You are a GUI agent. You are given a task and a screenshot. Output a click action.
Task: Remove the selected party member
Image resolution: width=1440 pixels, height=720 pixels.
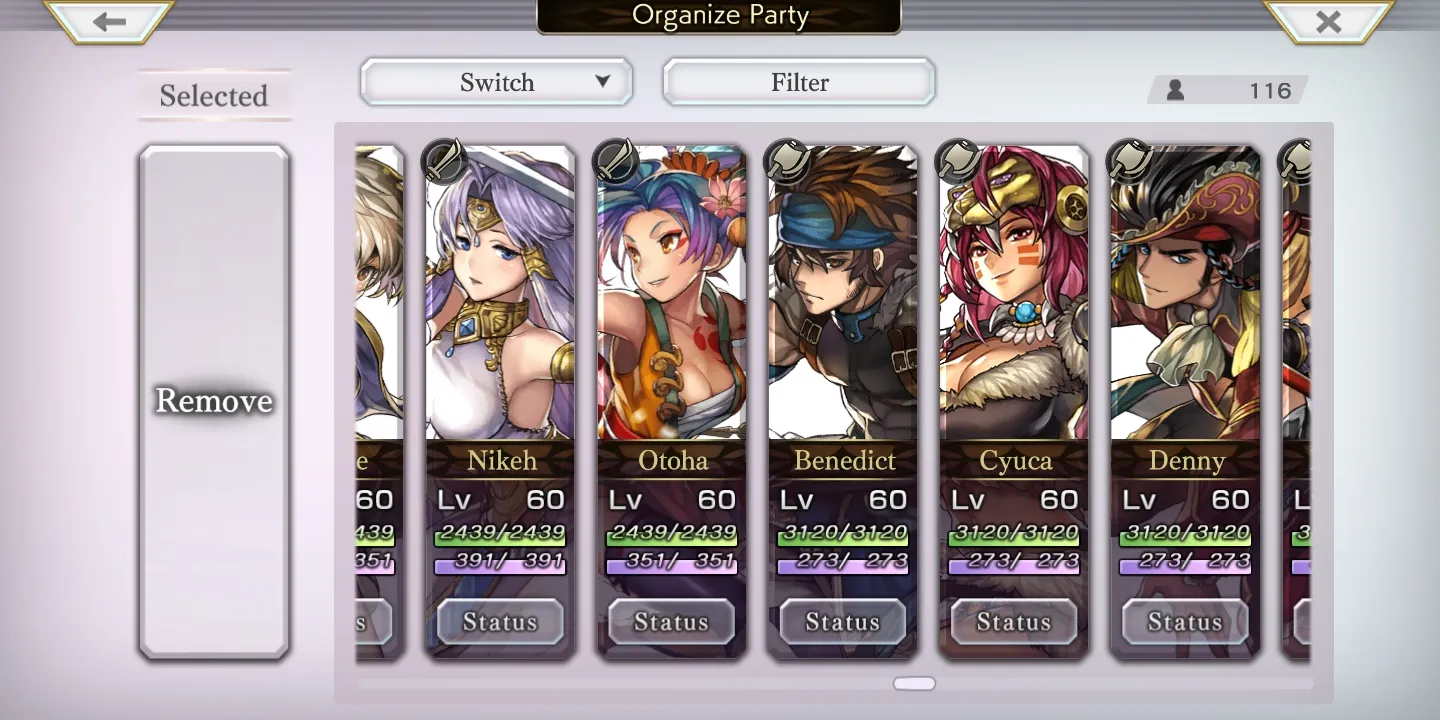[x=214, y=401]
